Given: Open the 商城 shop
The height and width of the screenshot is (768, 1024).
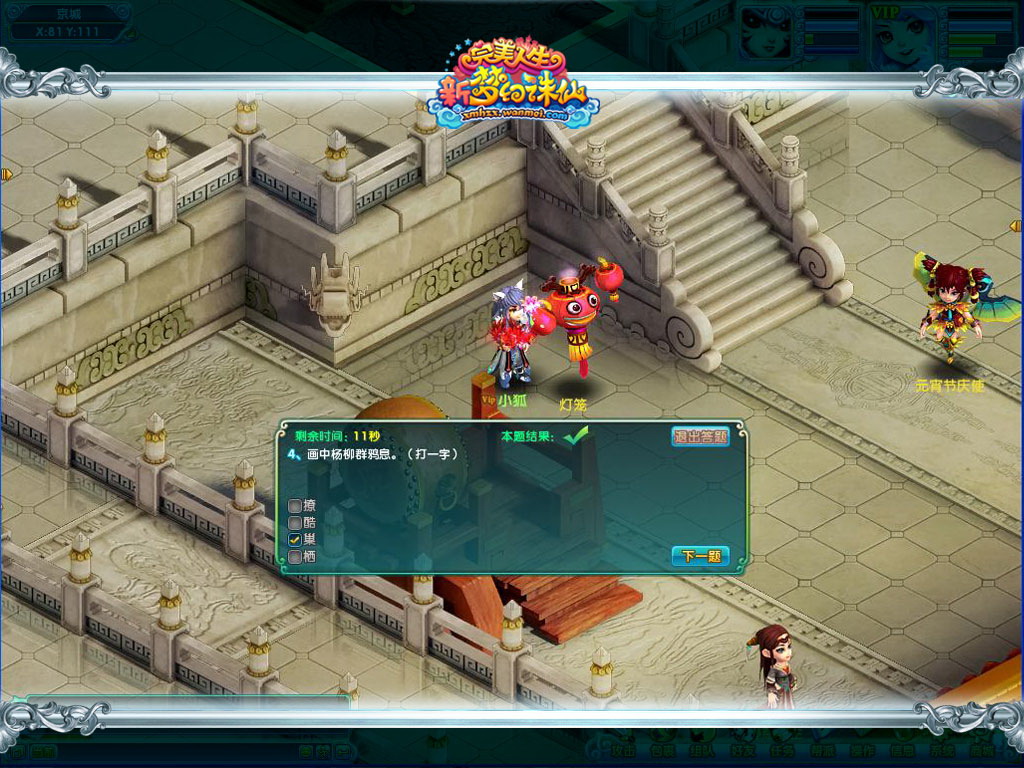Looking at the screenshot, I should point(983,749).
